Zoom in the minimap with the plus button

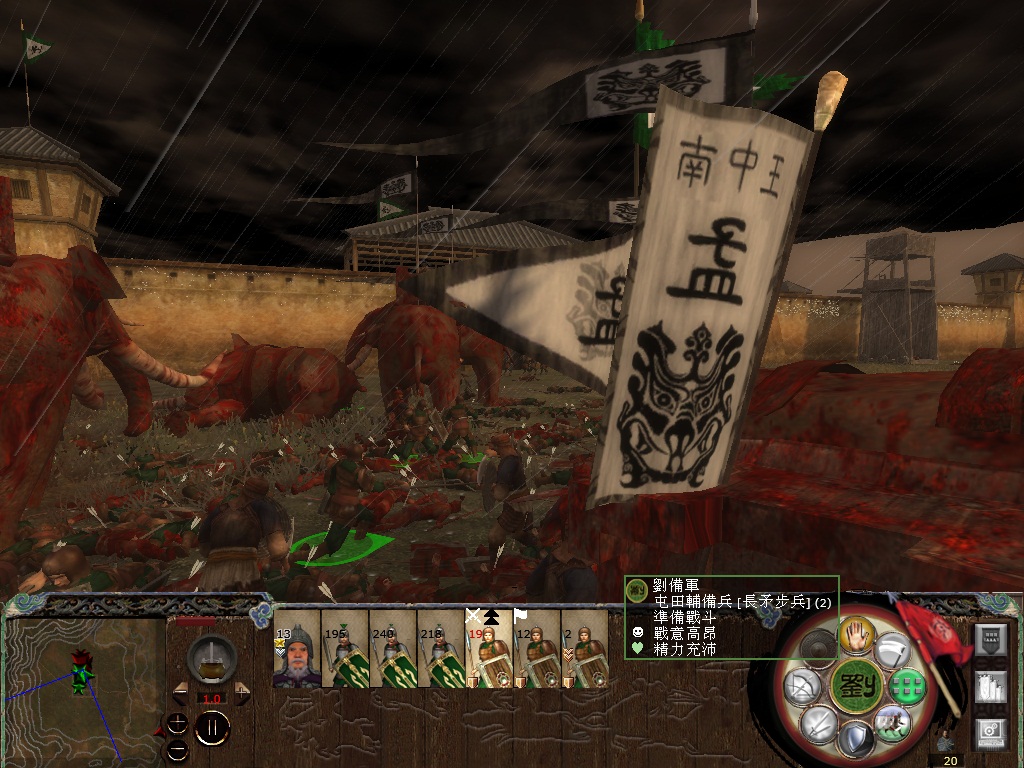(x=178, y=722)
